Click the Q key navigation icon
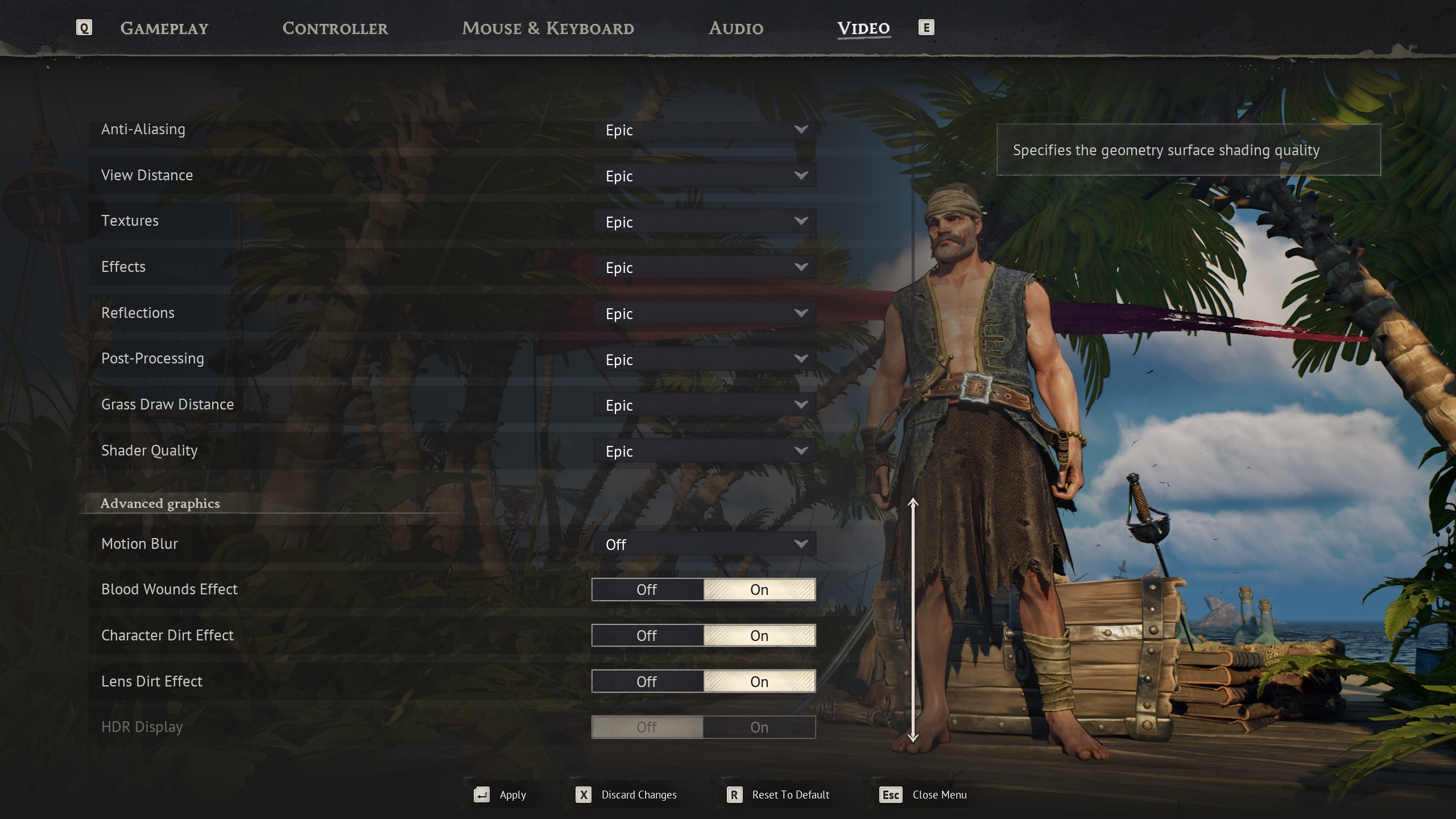1456x819 pixels. coord(84,27)
